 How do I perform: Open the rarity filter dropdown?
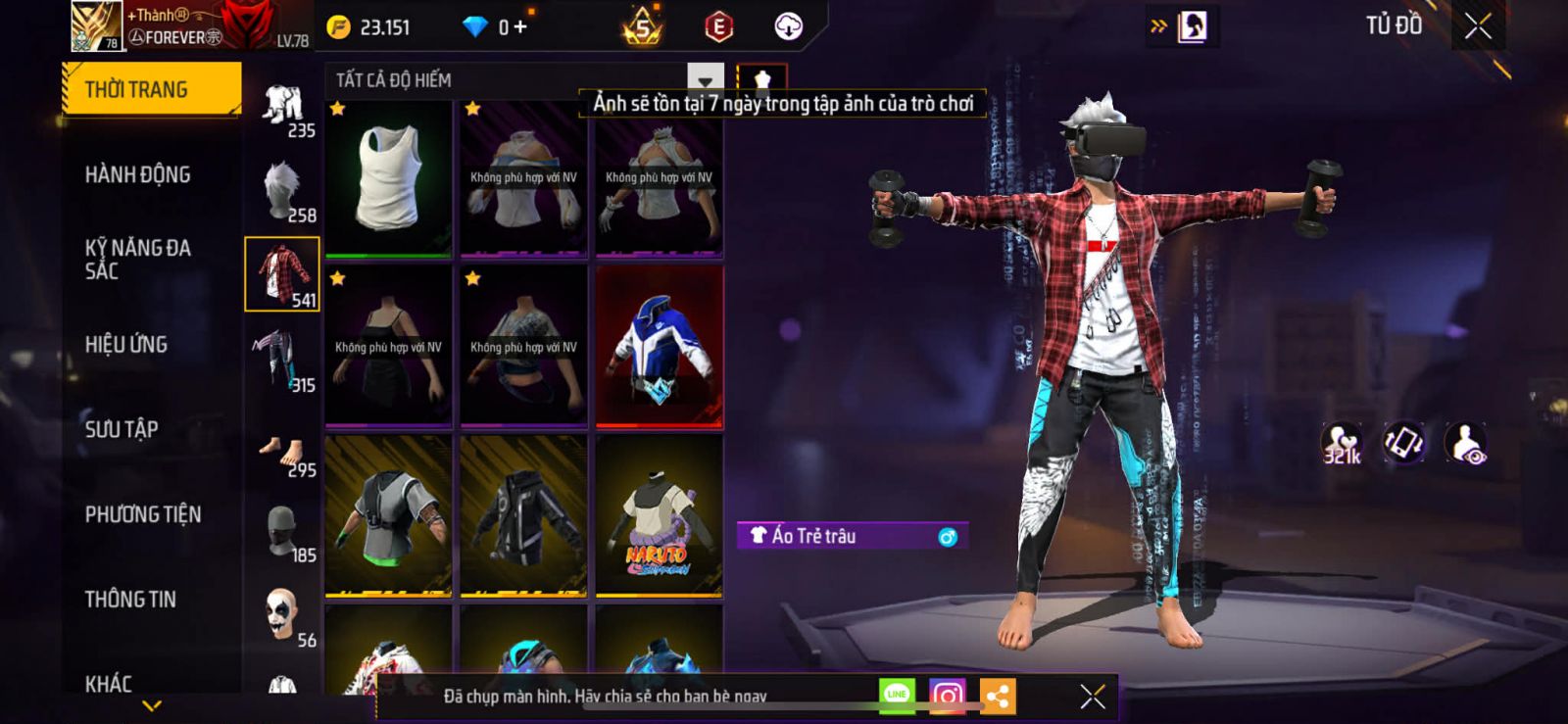pyautogui.click(x=705, y=80)
